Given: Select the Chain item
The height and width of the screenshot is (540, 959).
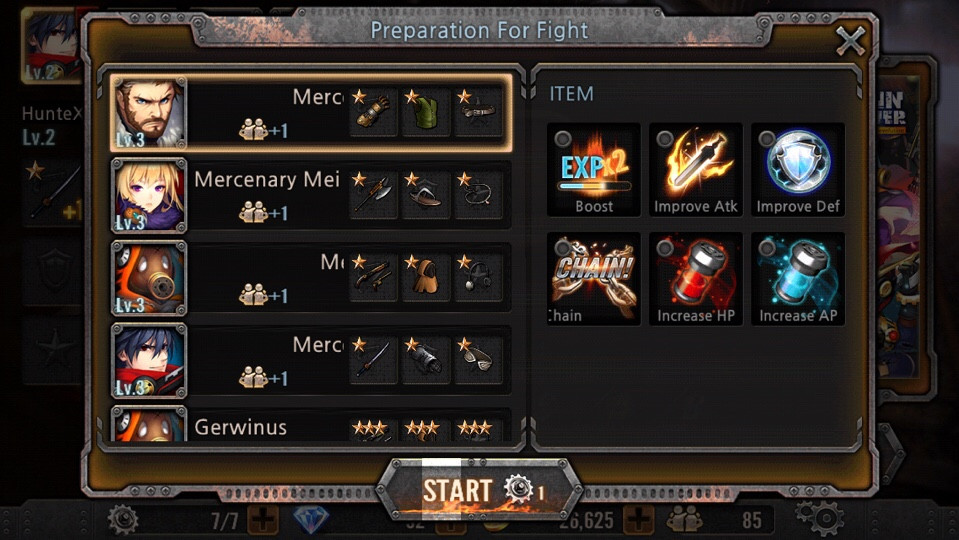Looking at the screenshot, I should coord(594,278).
